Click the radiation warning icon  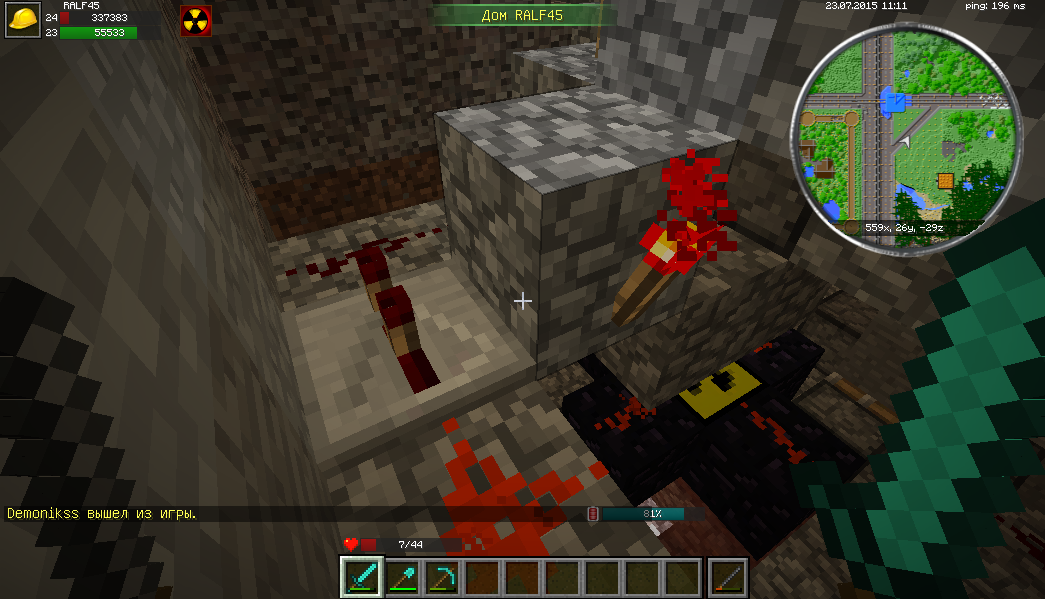click(194, 21)
